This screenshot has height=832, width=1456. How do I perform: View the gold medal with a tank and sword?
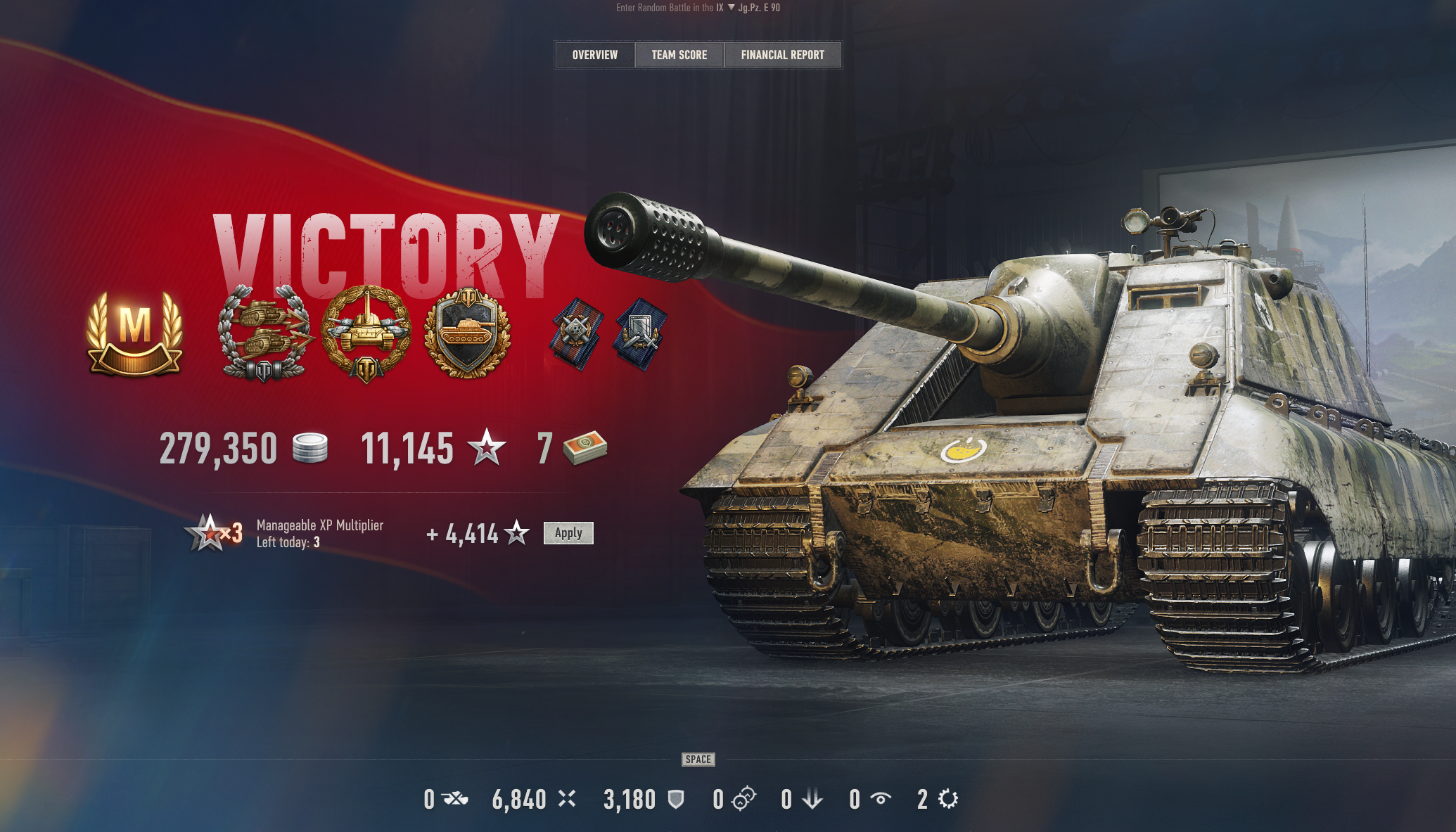[x=366, y=334]
